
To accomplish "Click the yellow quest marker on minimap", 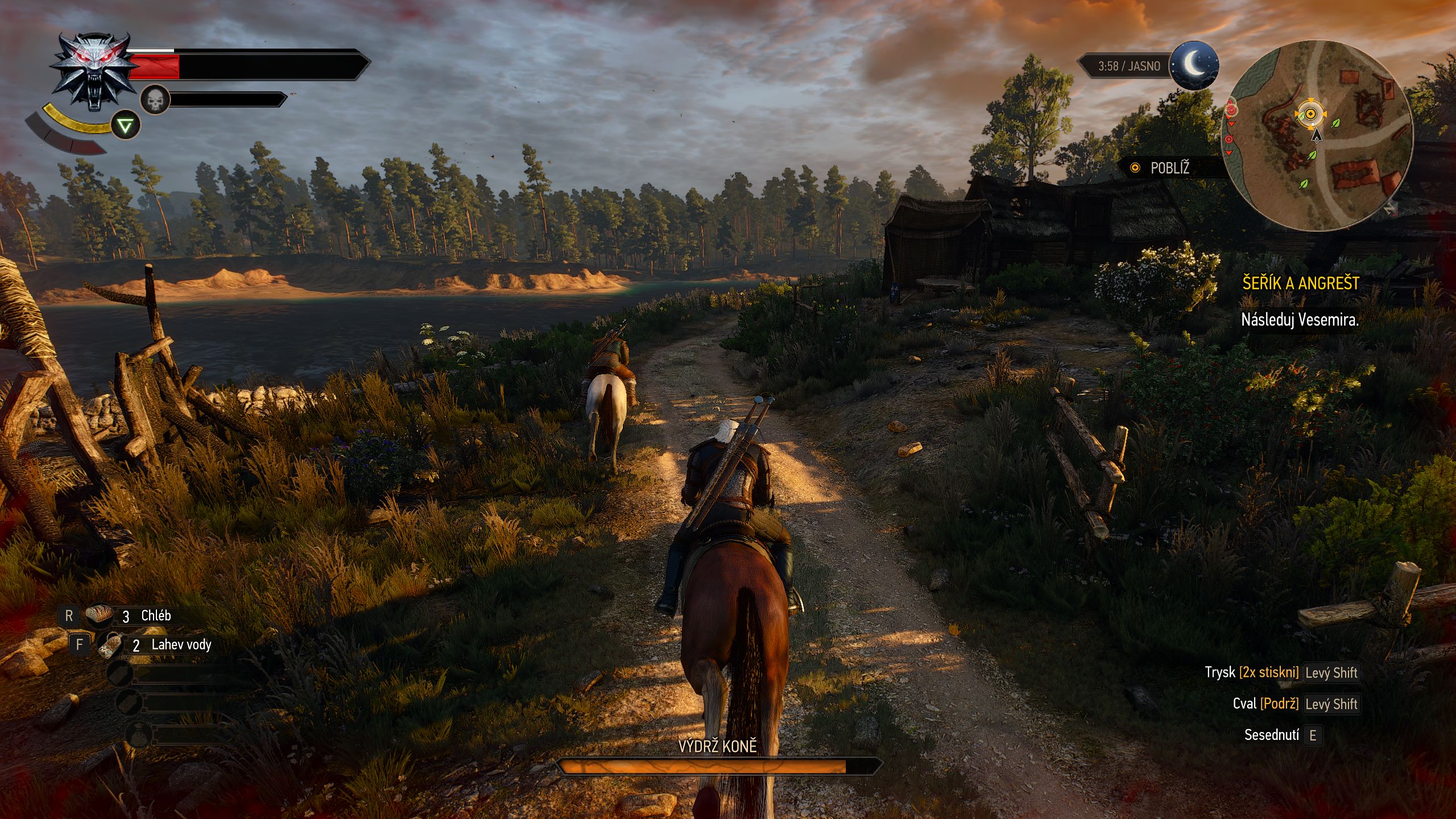I will point(1310,114).
